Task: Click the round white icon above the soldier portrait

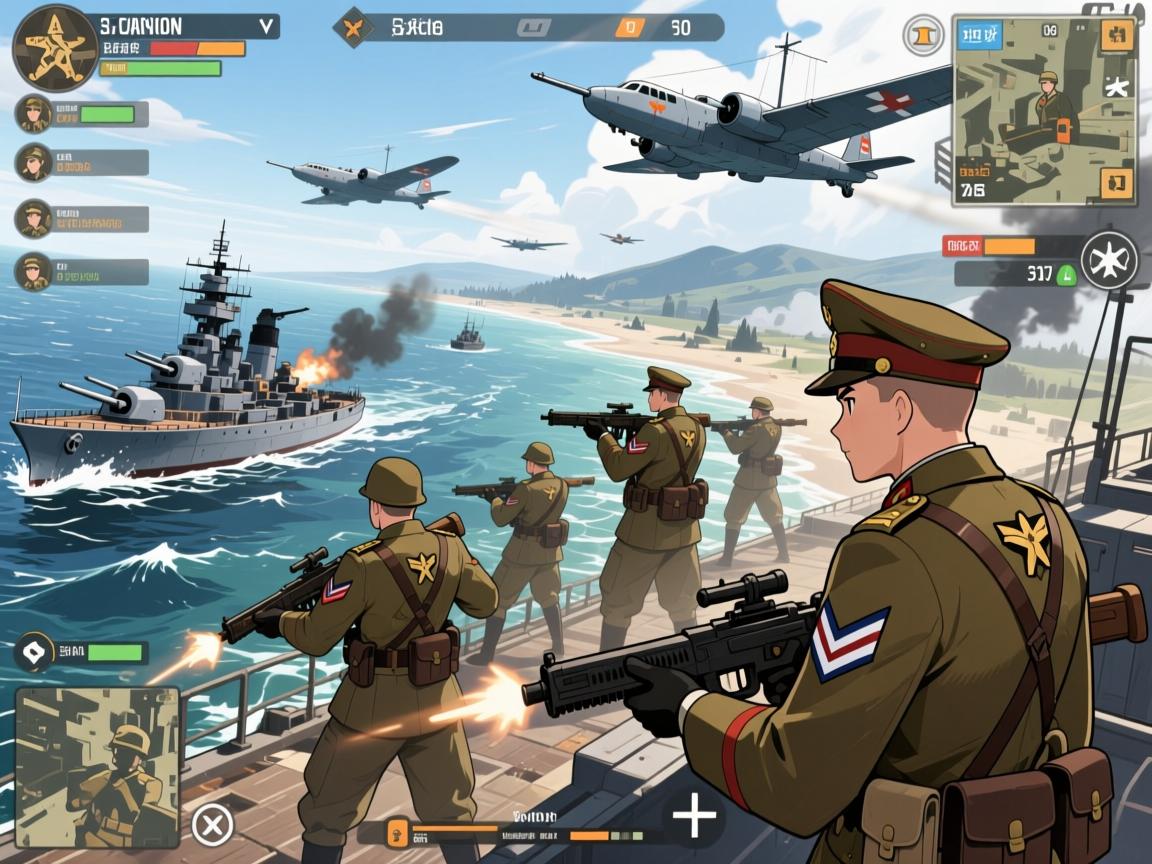Action: tap(35, 653)
